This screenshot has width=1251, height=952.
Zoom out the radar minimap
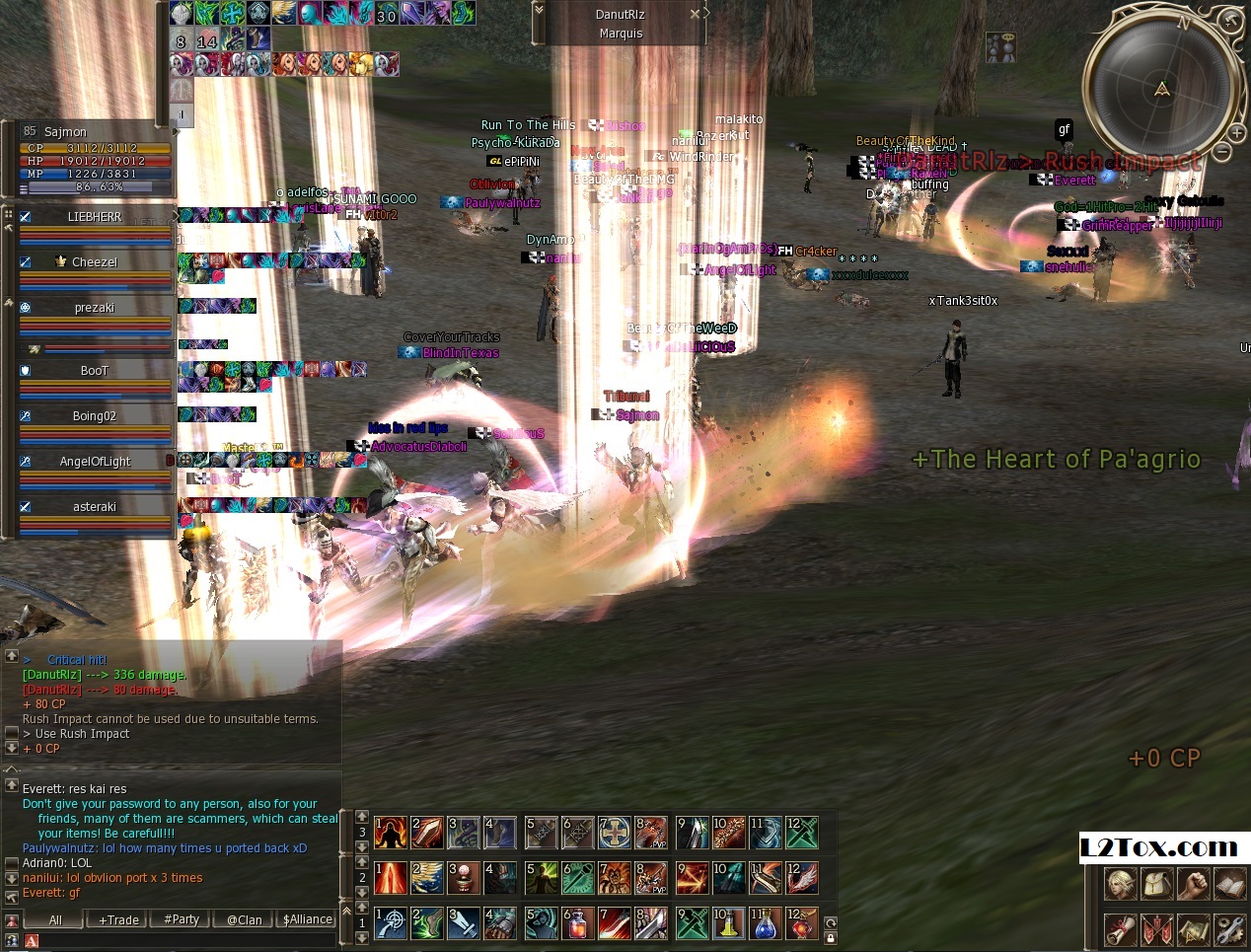pos(1221,152)
